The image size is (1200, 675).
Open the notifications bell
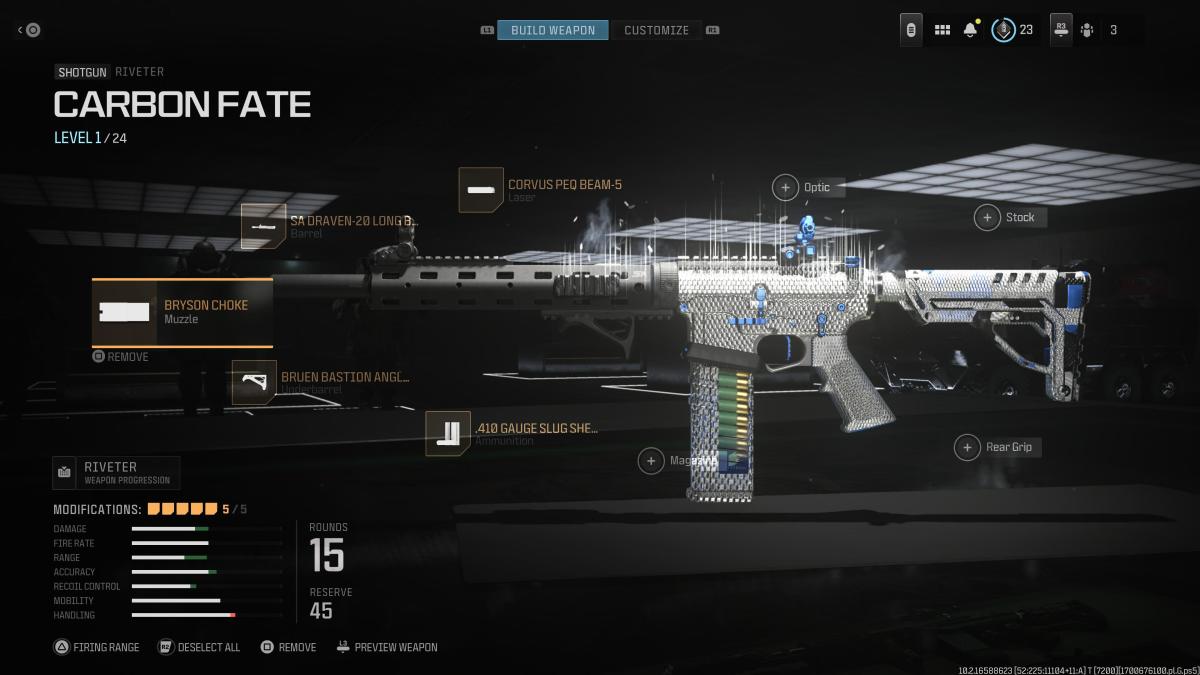[x=970, y=30]
